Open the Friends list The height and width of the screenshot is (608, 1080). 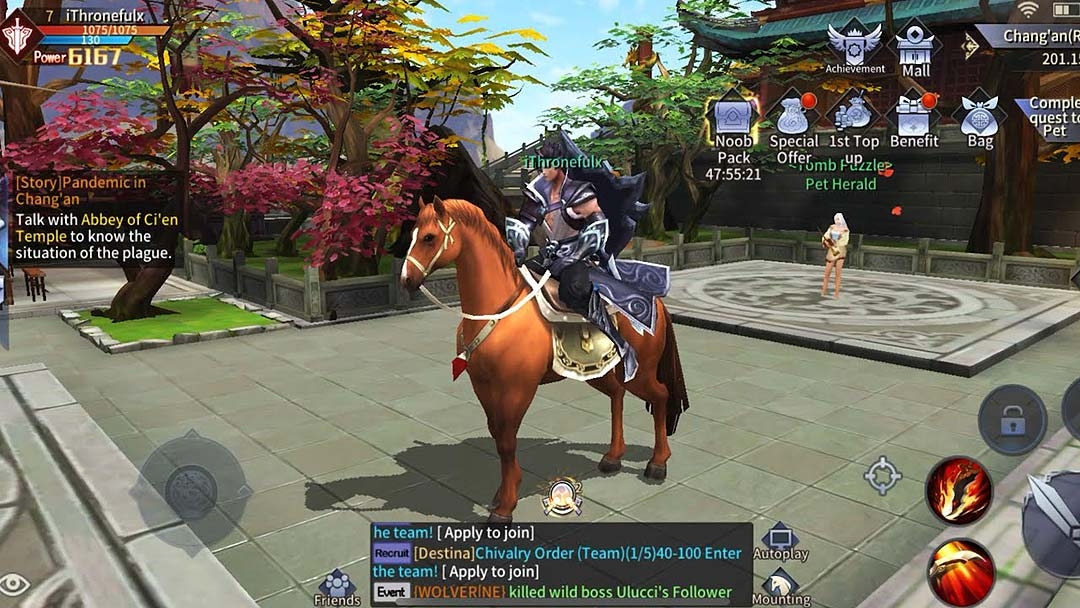[x=337, y=586]
